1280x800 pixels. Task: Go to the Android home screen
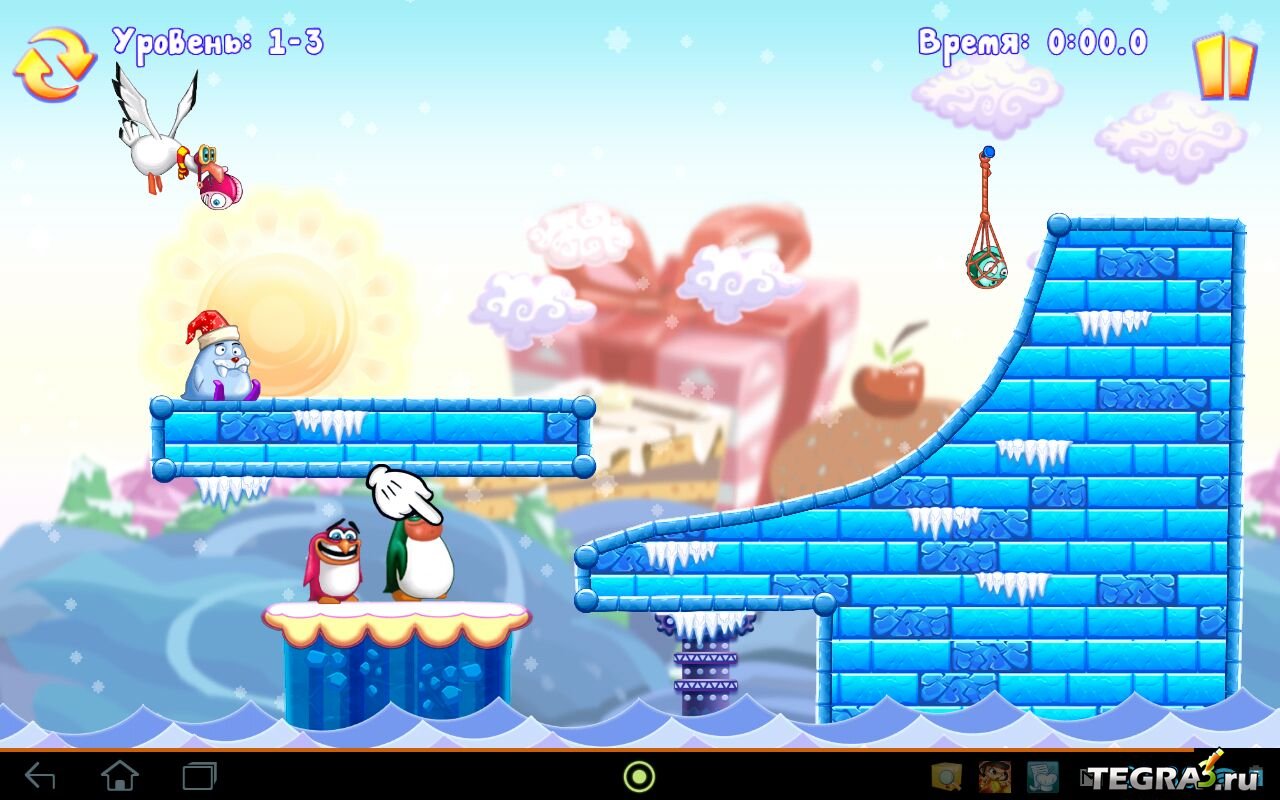(120, 776)
